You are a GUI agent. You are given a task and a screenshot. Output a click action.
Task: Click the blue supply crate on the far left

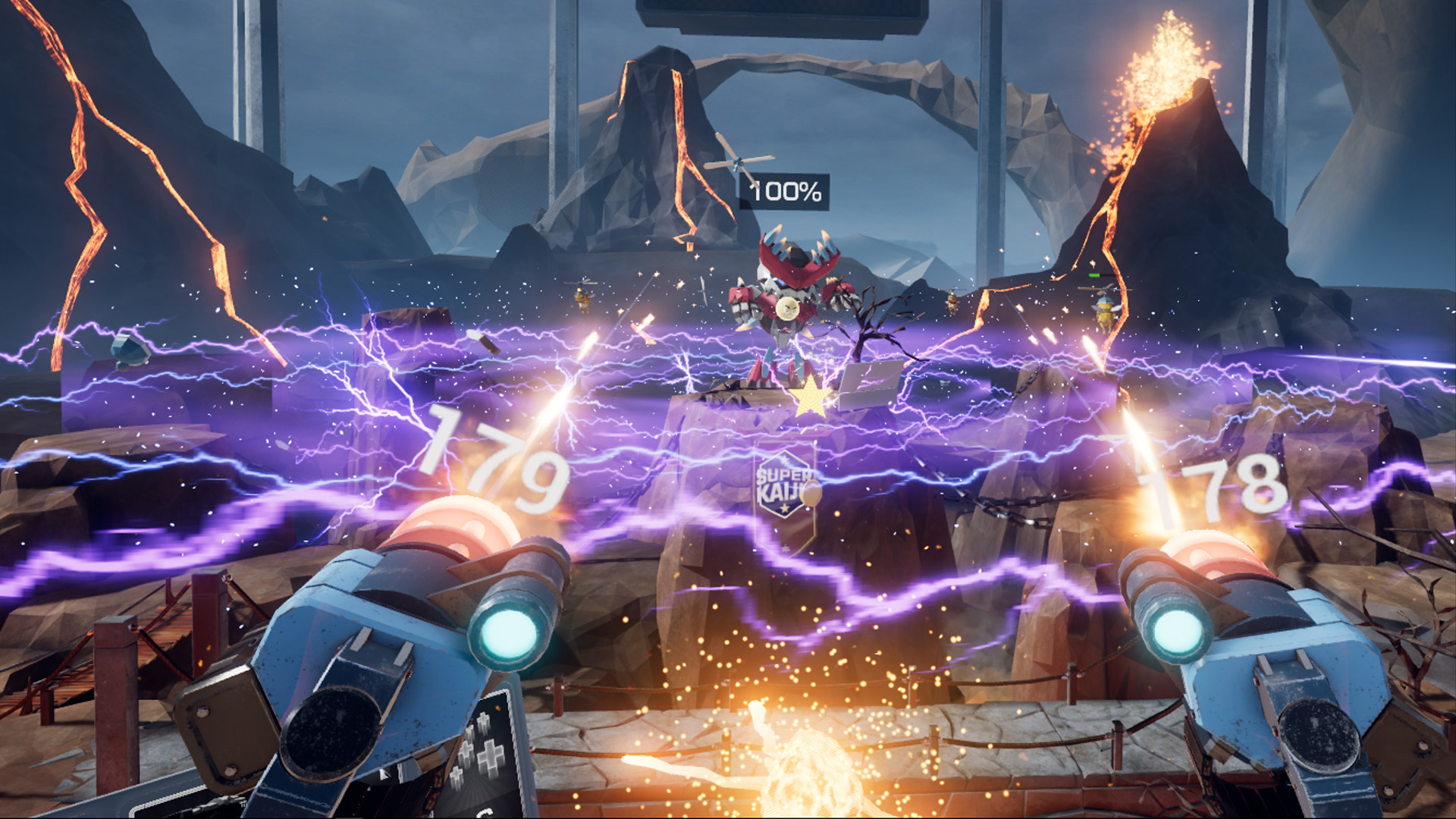tap(129, 351)
